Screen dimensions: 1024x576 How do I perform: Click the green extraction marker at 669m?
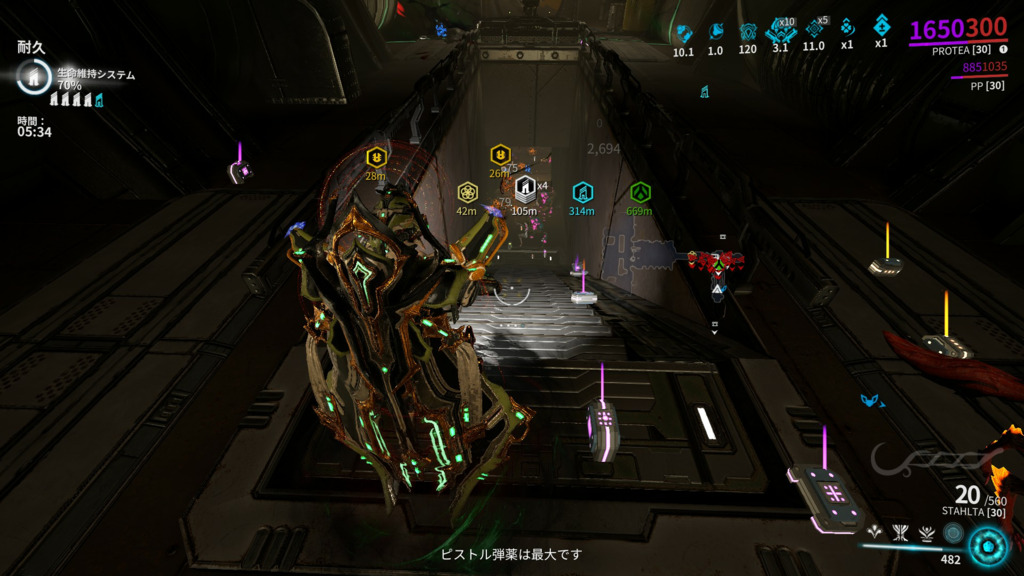point(639,191)
